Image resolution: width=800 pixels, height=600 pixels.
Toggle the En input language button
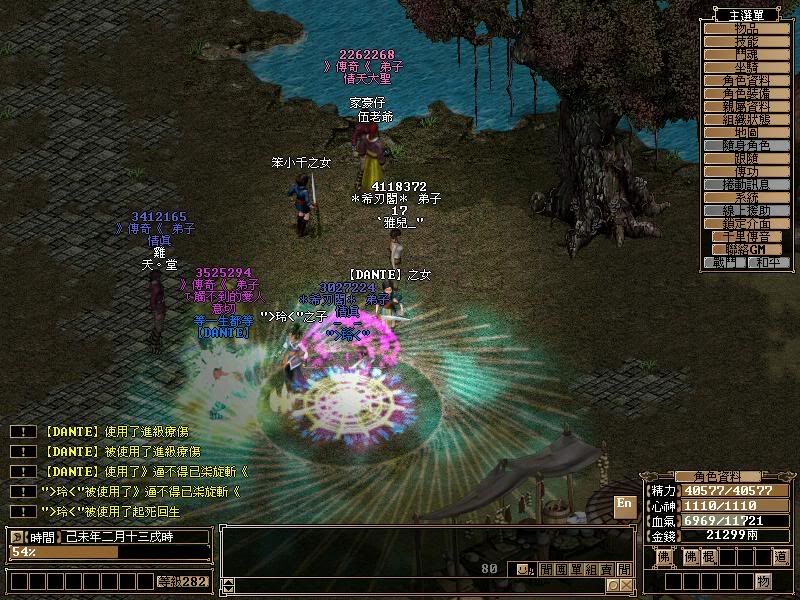click(x=624, y=503)
